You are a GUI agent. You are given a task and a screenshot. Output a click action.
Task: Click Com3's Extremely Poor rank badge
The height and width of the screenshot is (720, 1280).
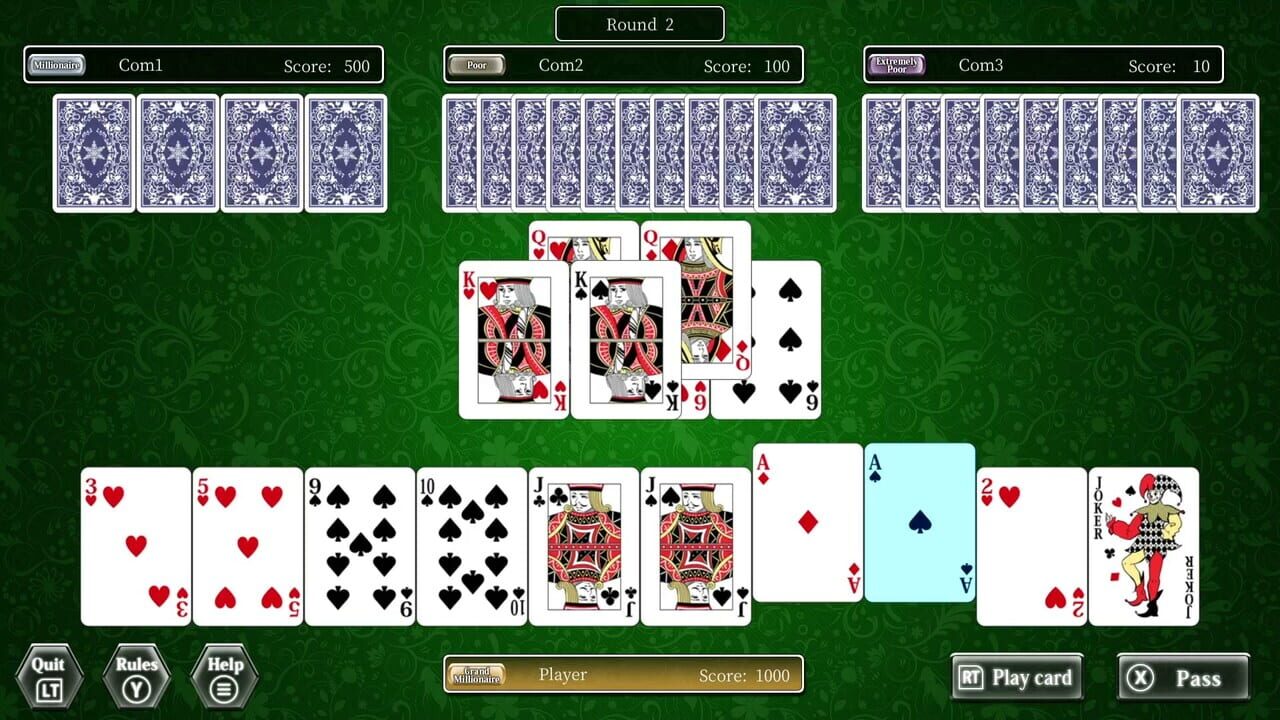tap(897, 64)
